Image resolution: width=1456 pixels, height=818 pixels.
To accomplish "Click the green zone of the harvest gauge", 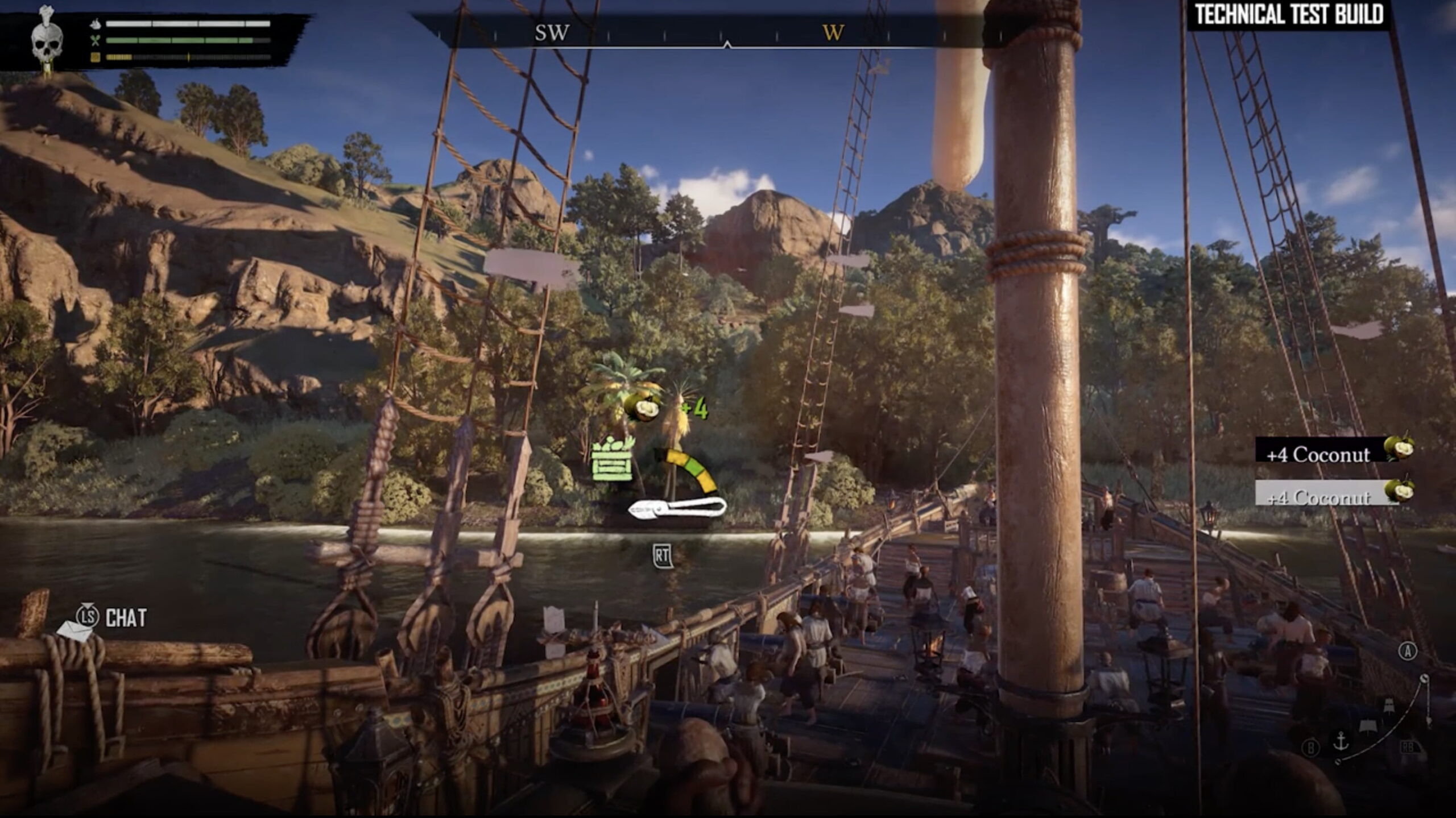I will click(694, 466).
